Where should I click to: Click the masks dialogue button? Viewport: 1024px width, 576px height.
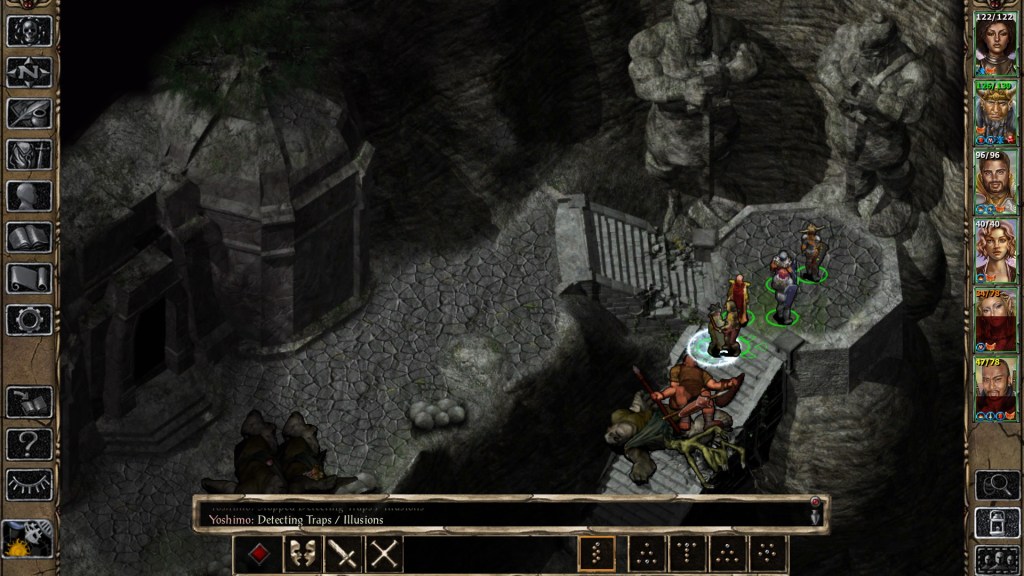pos(301,553)
